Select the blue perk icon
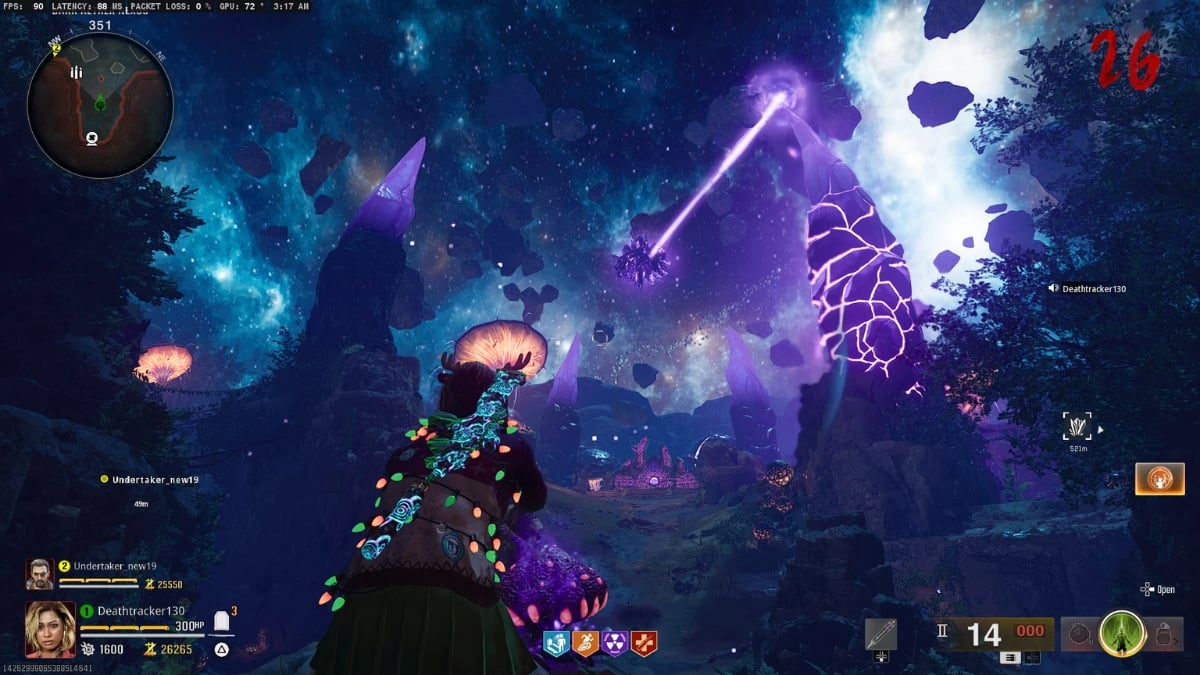 555,643
